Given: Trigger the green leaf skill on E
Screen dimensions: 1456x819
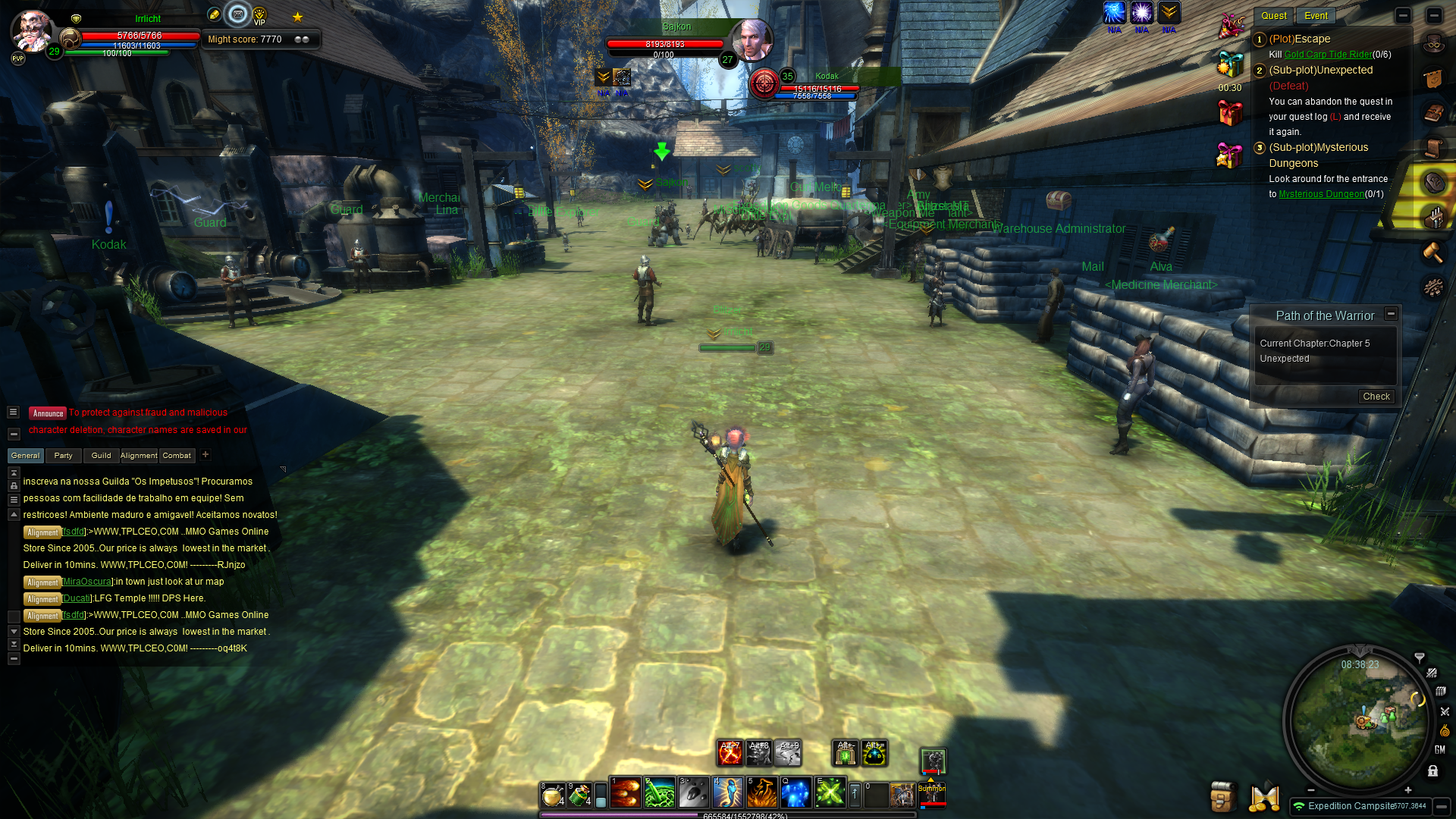Looking at the screenshot, I should point(830,793).
